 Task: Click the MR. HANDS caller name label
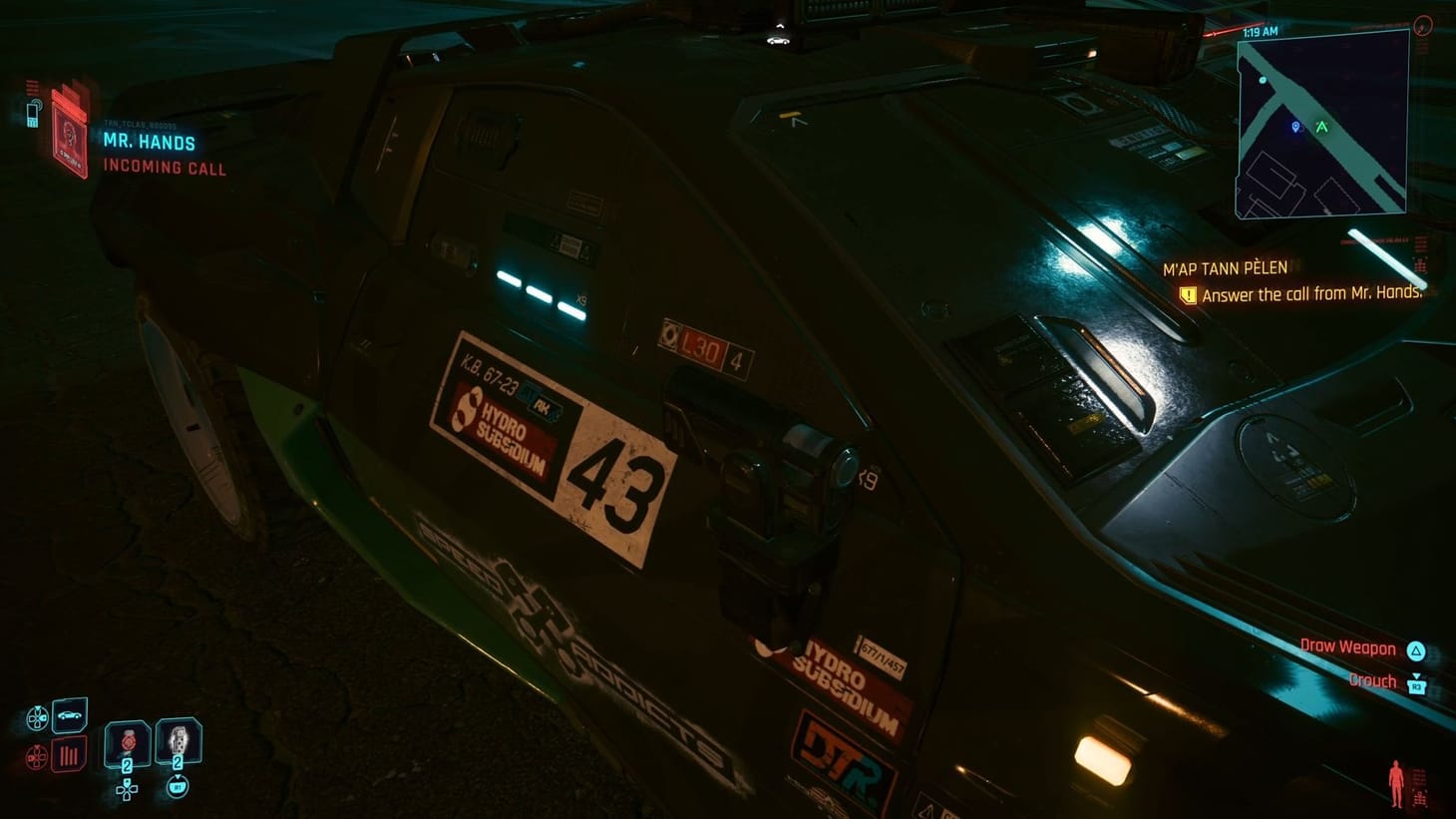[149, 143]
